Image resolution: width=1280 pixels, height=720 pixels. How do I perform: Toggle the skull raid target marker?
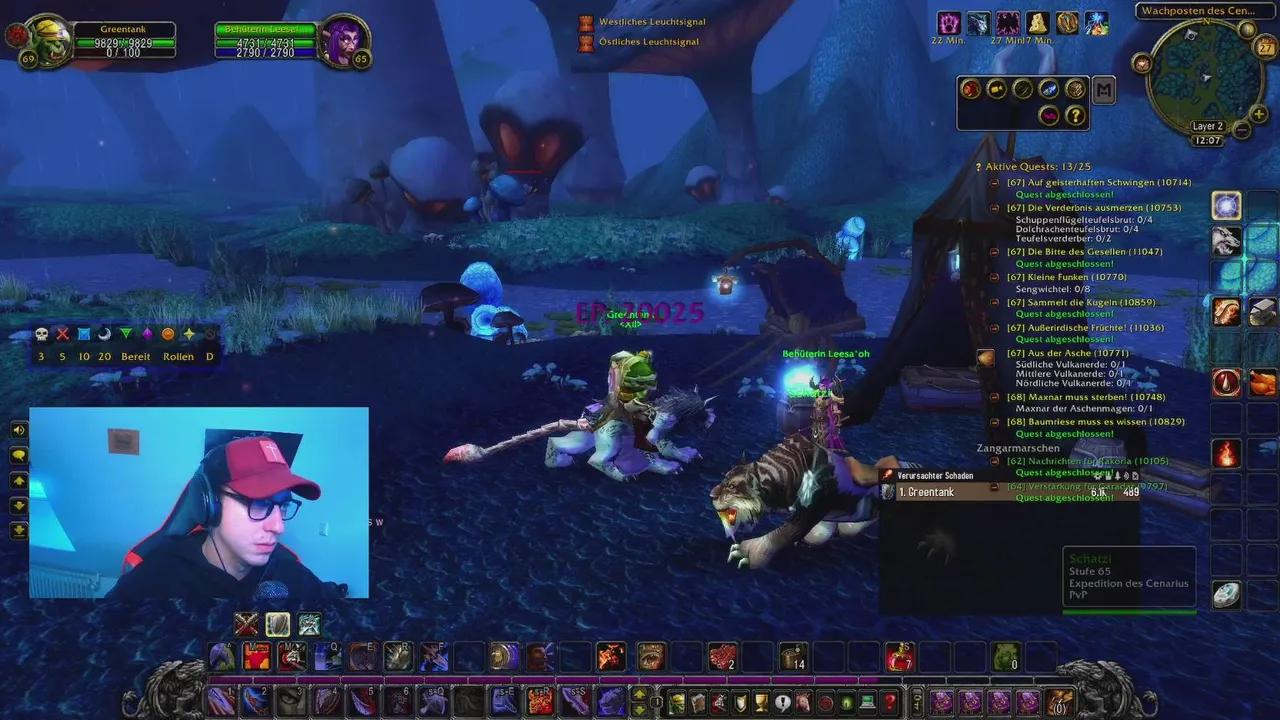pos(41,334)
